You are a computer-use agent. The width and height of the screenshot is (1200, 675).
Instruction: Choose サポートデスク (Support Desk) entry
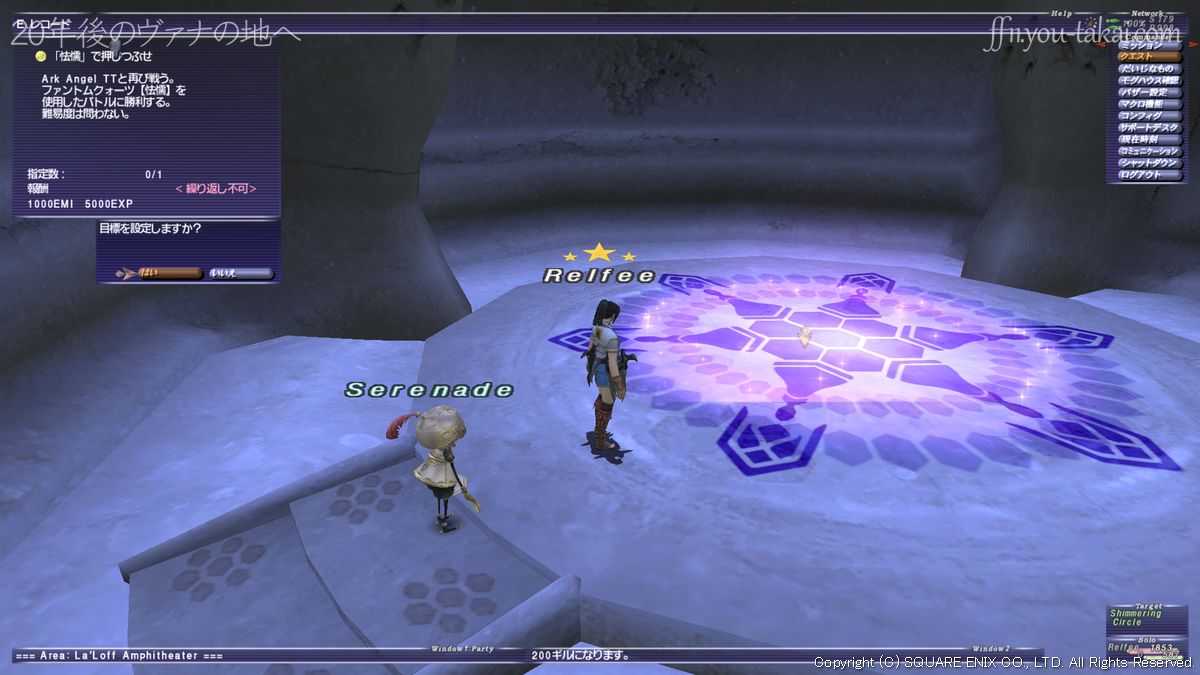coord(1147,128)
